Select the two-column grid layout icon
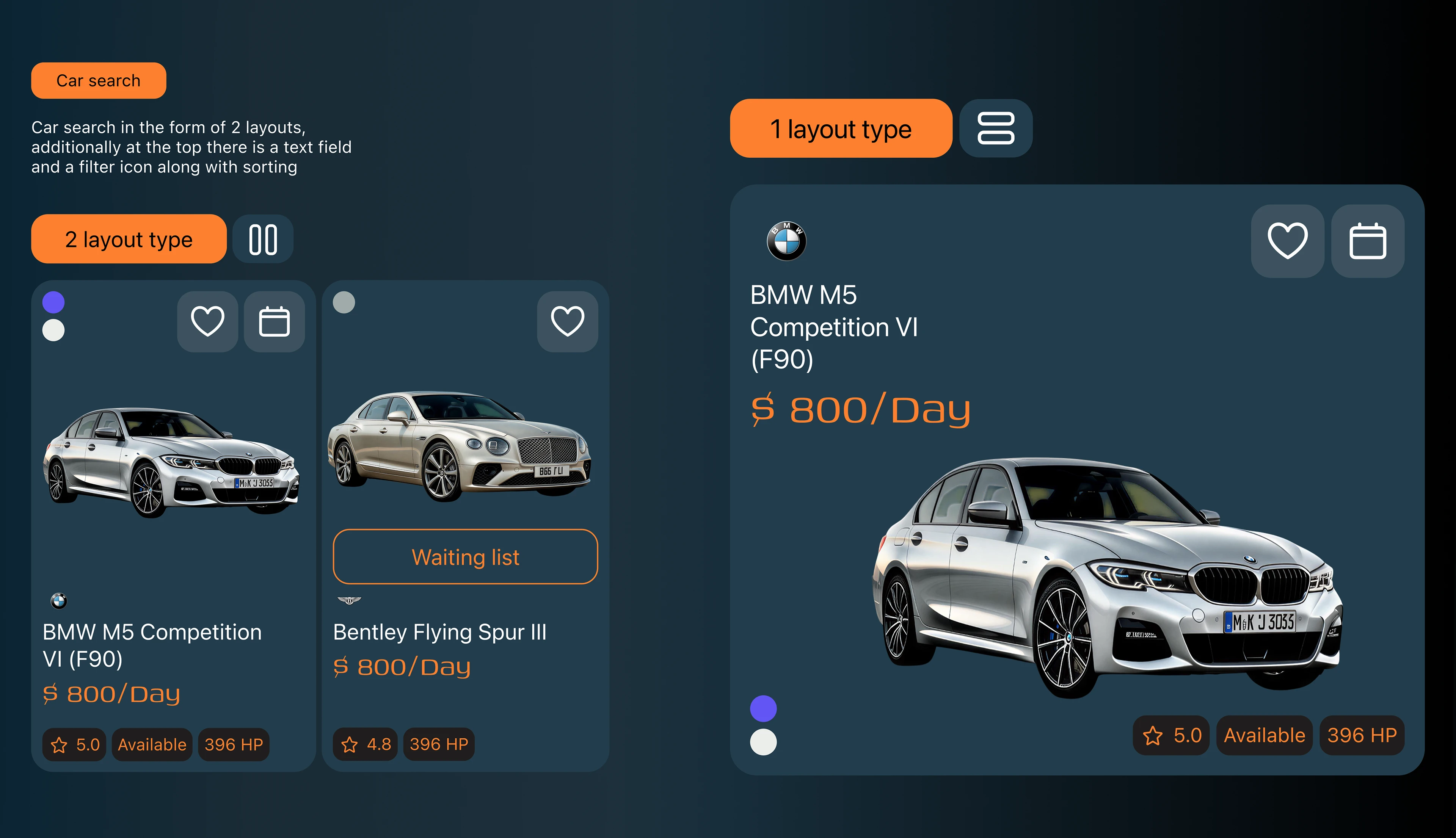Viewport: 1456px width, 838px height. 262,239
